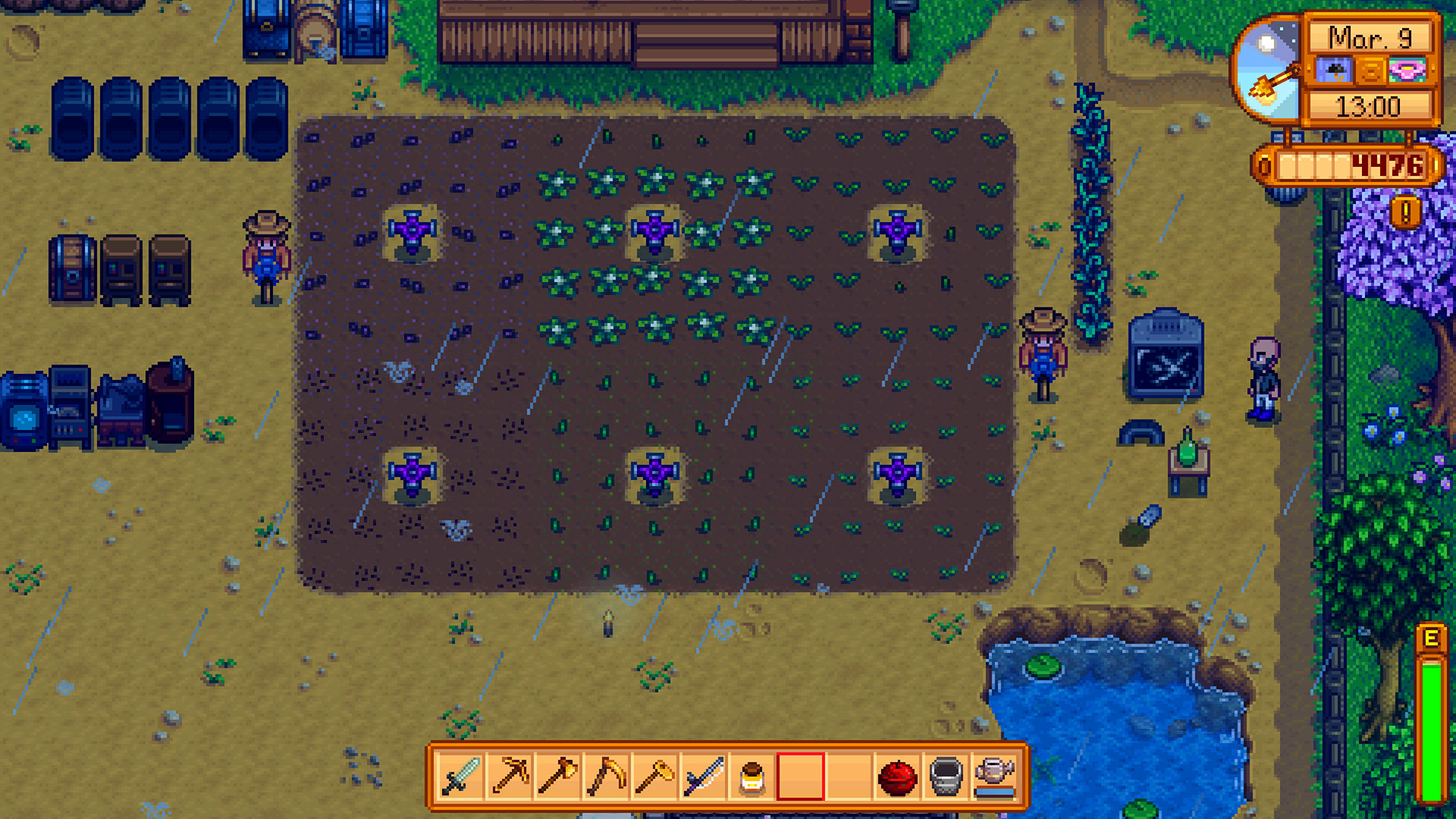Equip the golden pickaxe slot
Viewport: 1456px width, 819px height.
(509, 777)
